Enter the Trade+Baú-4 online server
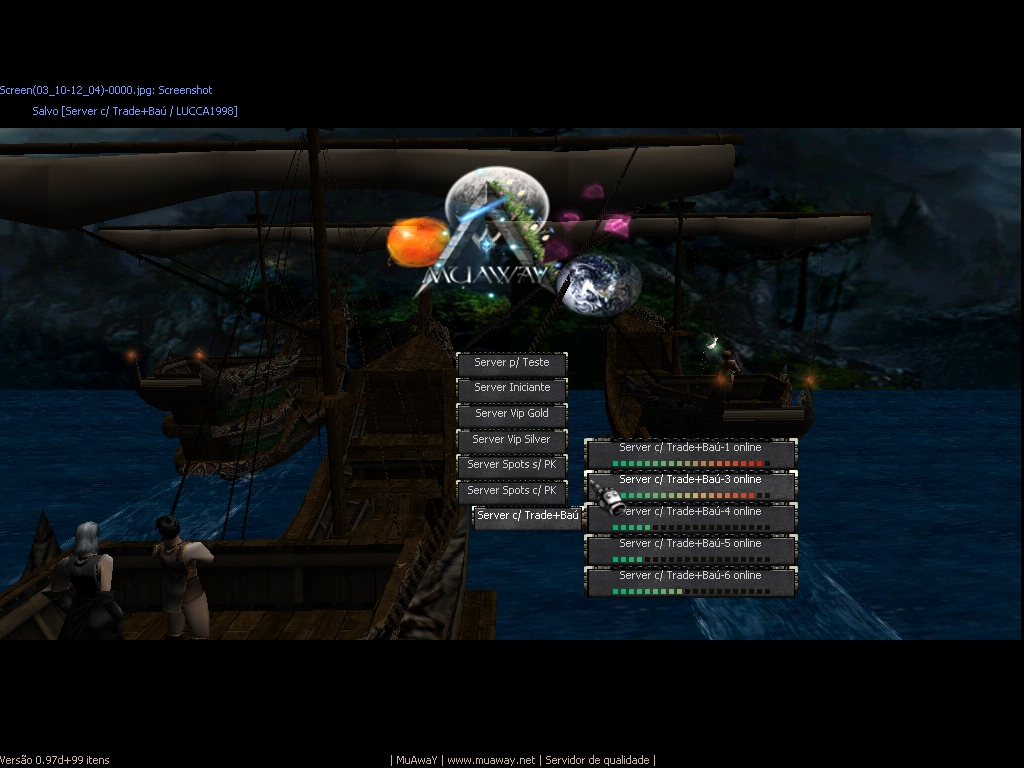 [691, 517]
